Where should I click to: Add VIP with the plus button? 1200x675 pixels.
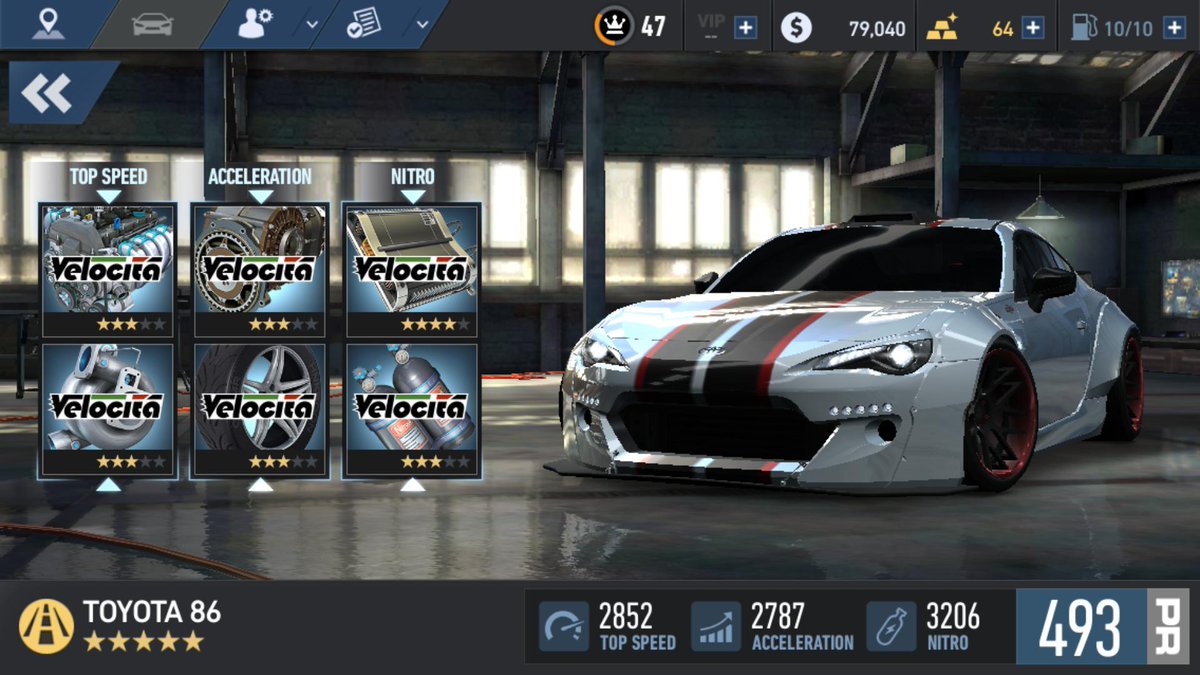[745, 28]
